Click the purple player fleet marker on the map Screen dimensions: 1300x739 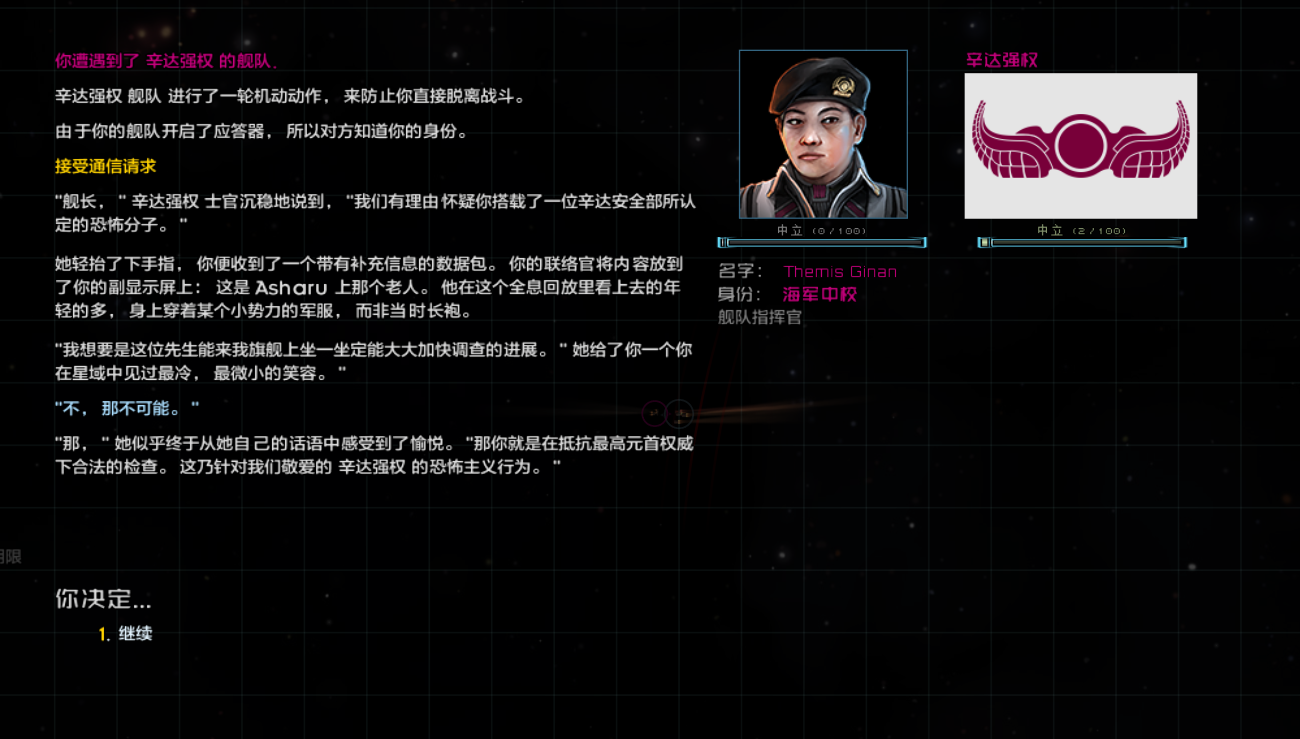click(x=655, y=414)
